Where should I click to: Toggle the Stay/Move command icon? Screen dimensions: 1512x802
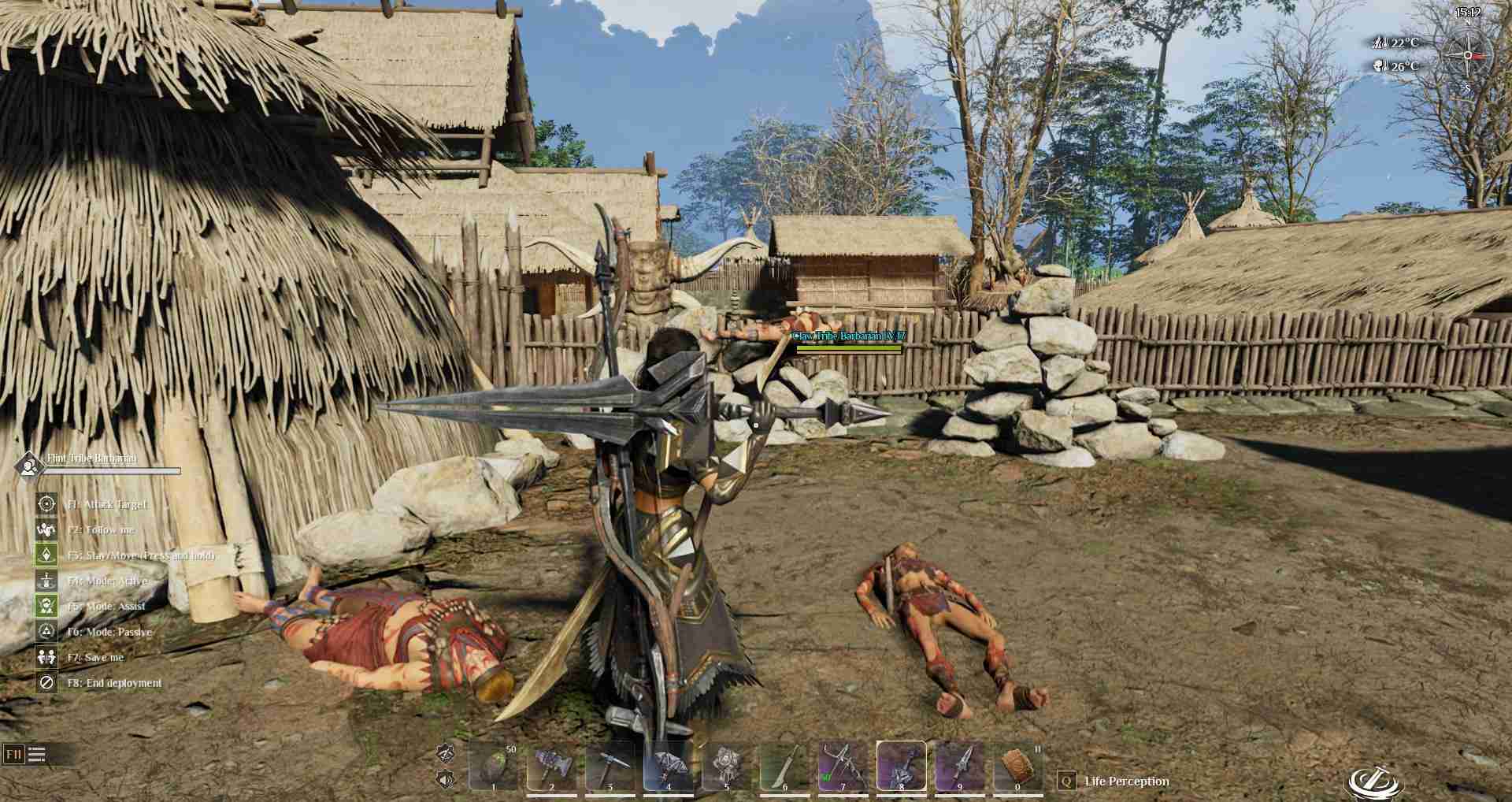pos(46,555)
